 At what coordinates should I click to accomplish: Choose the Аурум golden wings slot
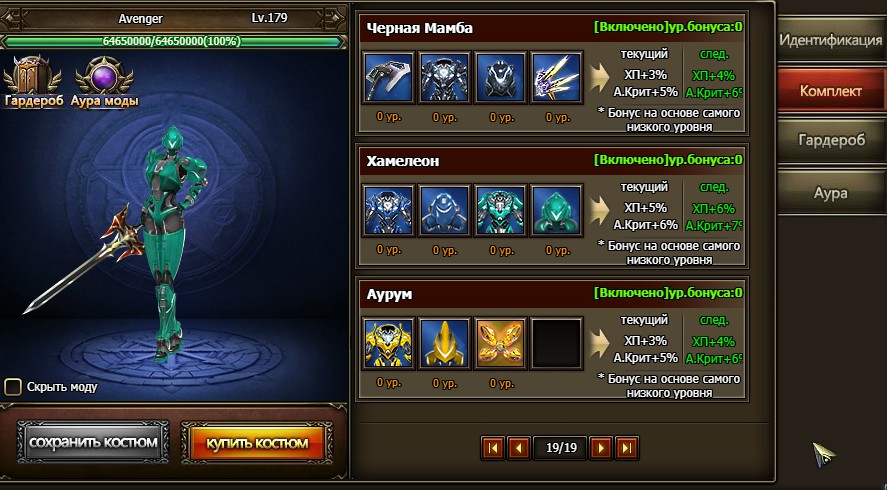pyautogui.click(x=499, y=343)
